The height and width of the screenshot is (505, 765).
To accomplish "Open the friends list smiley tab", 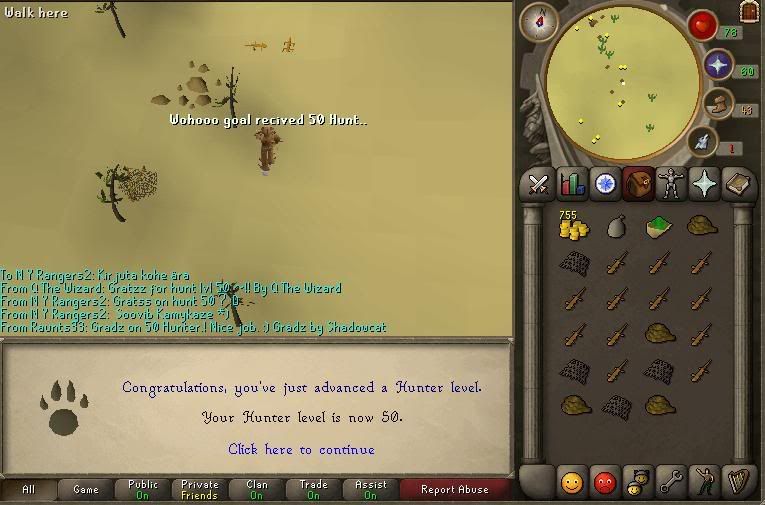I will [x=572, y=482].
